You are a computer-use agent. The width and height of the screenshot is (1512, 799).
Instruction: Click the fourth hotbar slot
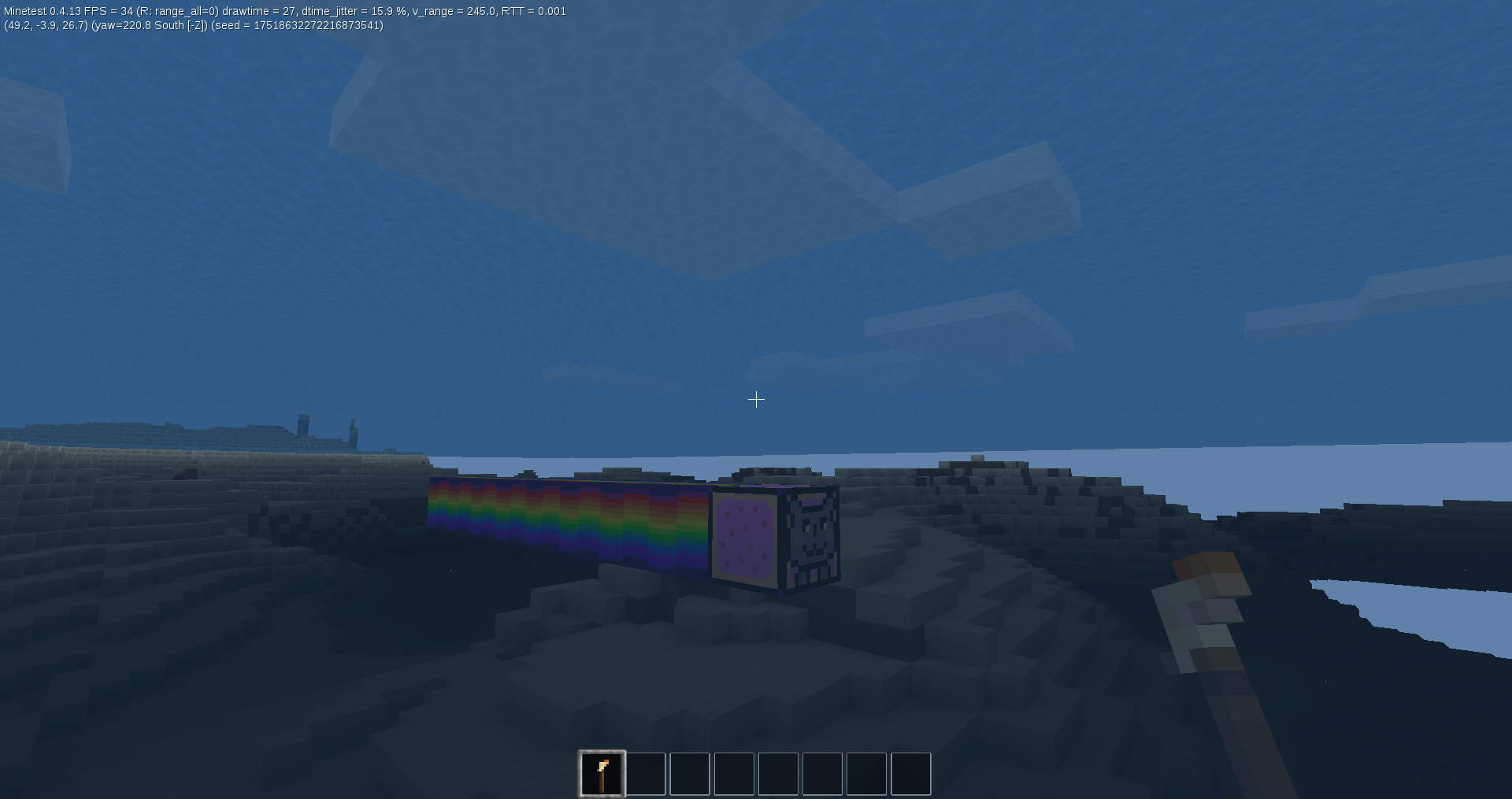point(734,773)
